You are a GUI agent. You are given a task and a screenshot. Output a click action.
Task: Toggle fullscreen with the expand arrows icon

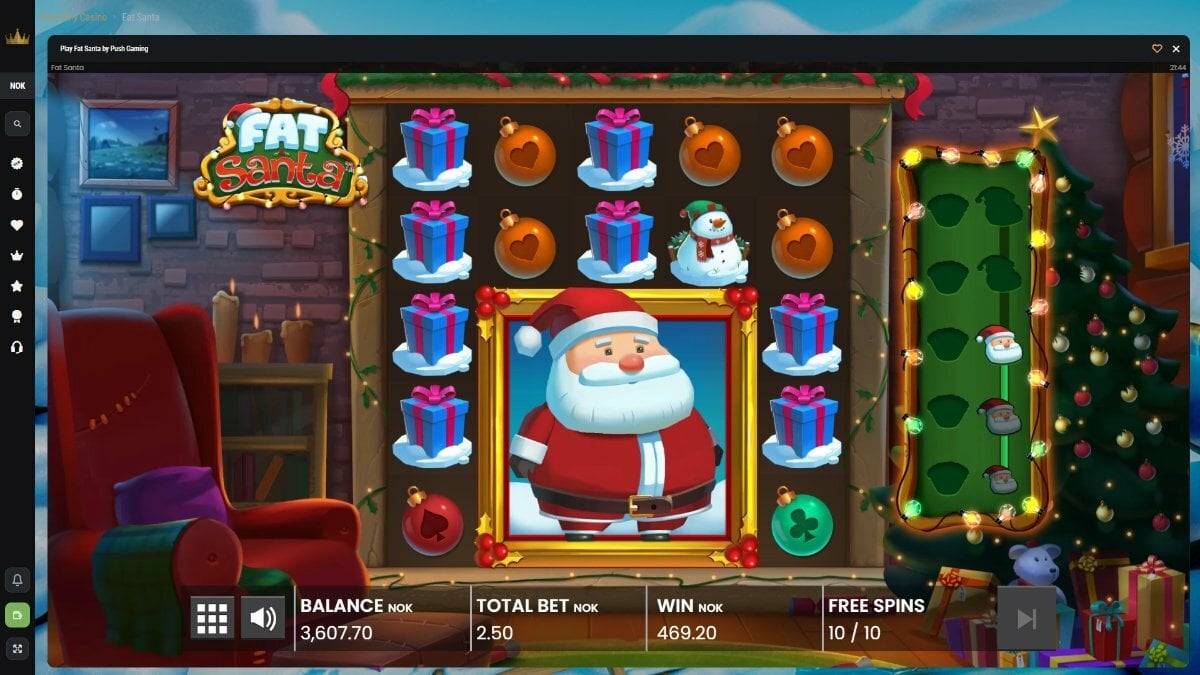click(17, 649)
